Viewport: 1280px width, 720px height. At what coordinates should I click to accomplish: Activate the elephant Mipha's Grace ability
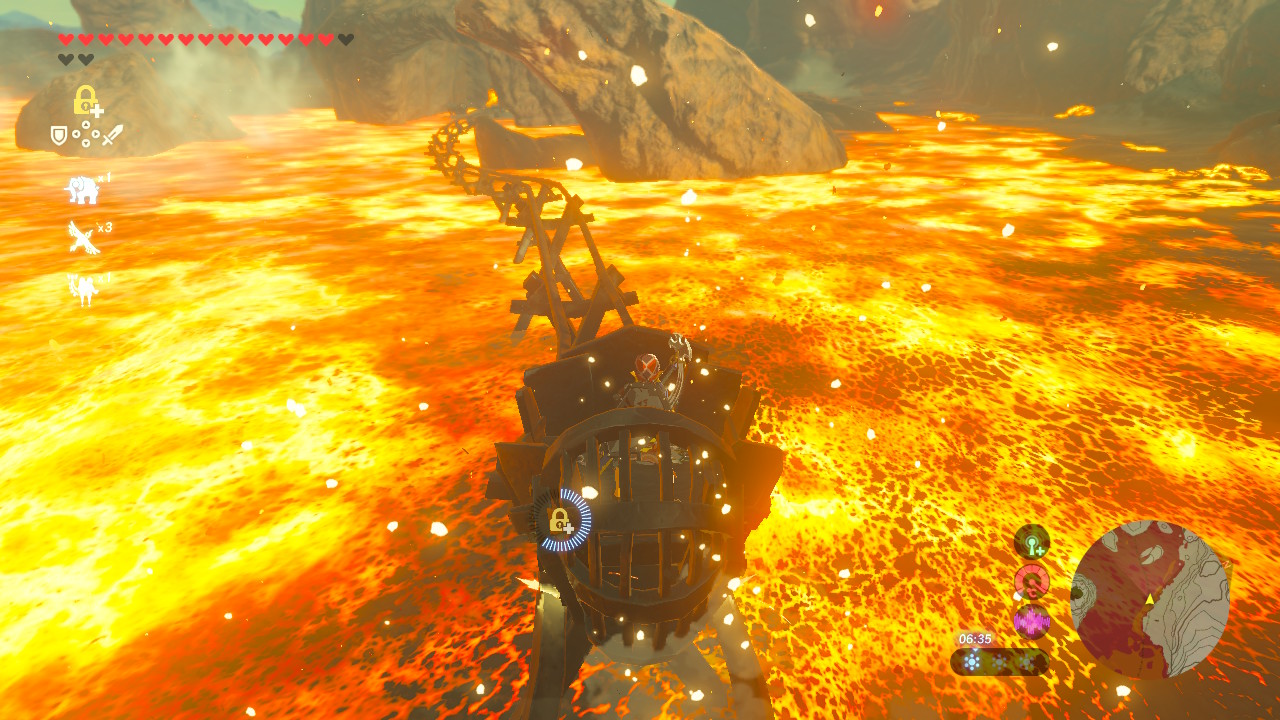pos(81,187)
